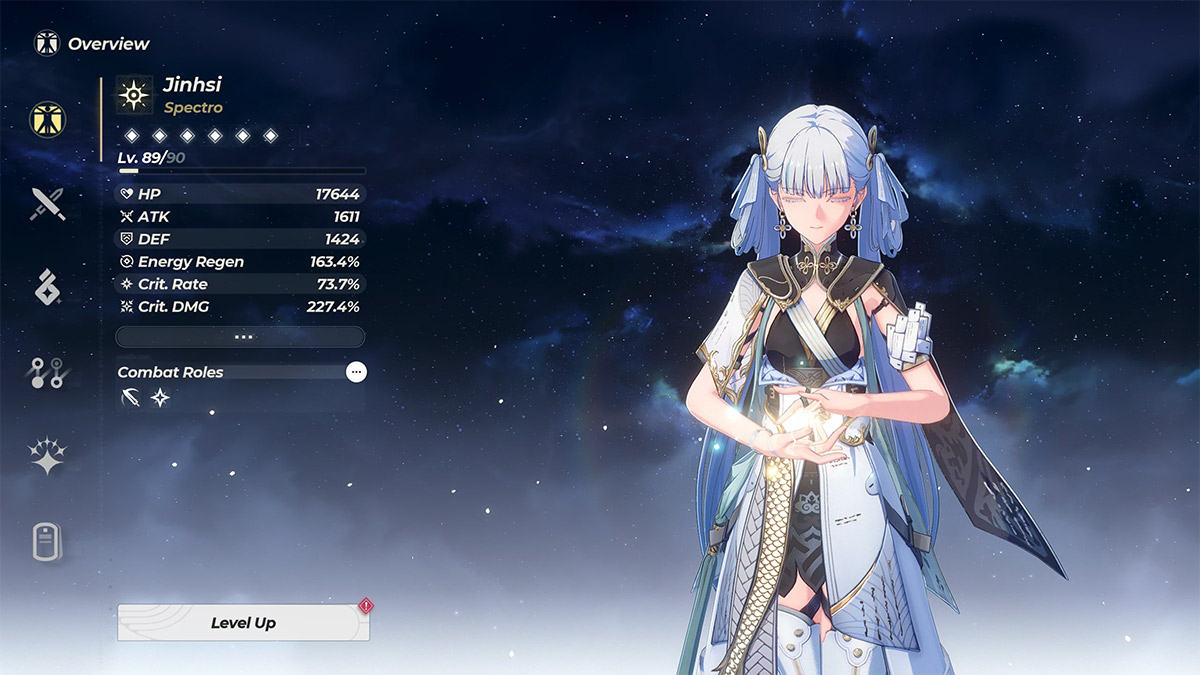
Task: Go to the four-point star resonance chain tab
Action: [x=47, y=457]
